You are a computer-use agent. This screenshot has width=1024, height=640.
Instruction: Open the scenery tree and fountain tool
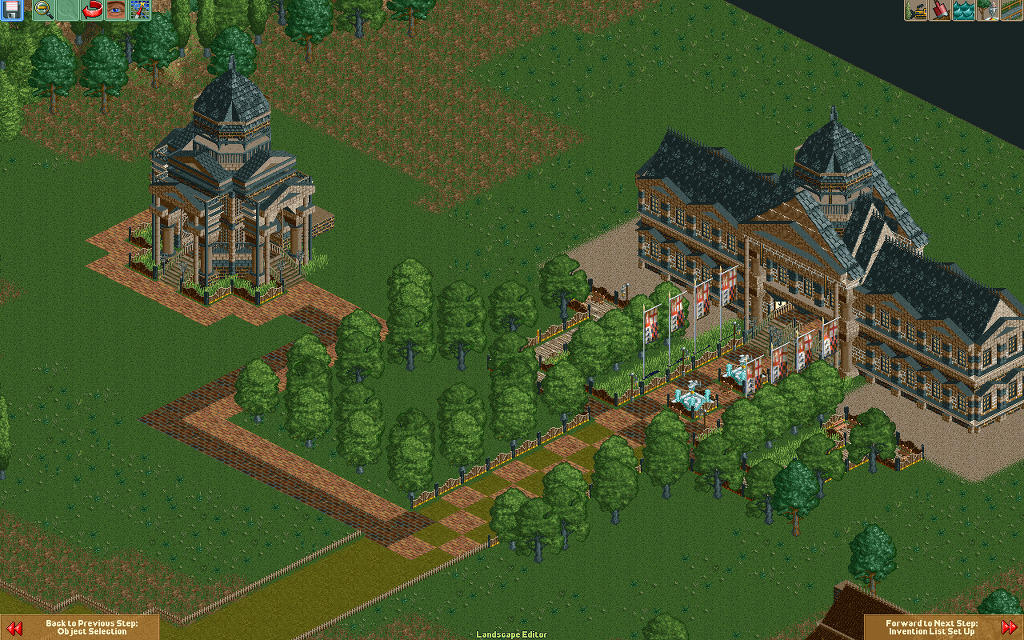point(988,10)
